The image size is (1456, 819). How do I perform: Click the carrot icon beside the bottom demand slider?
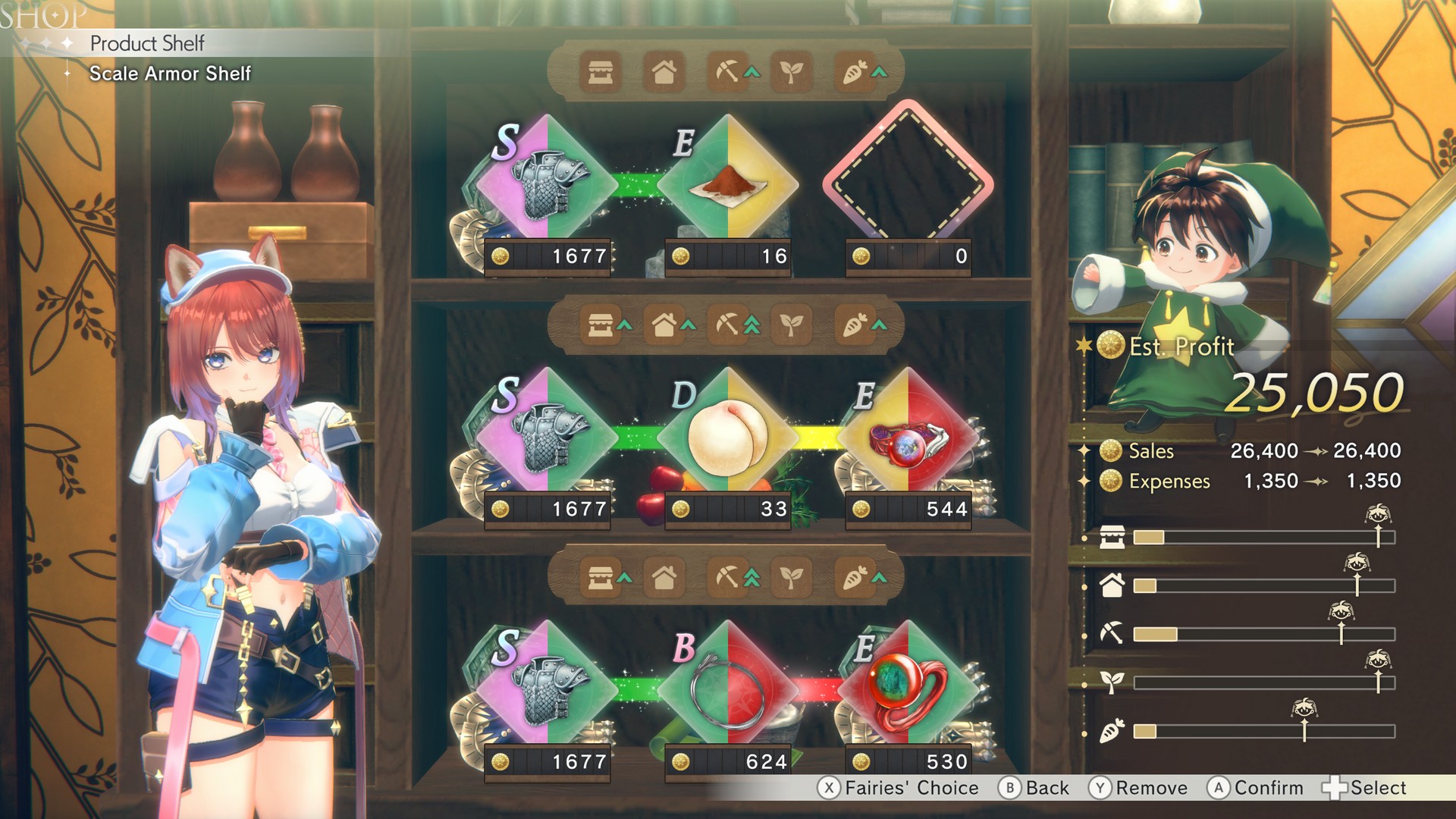[x=1111, y=731]
